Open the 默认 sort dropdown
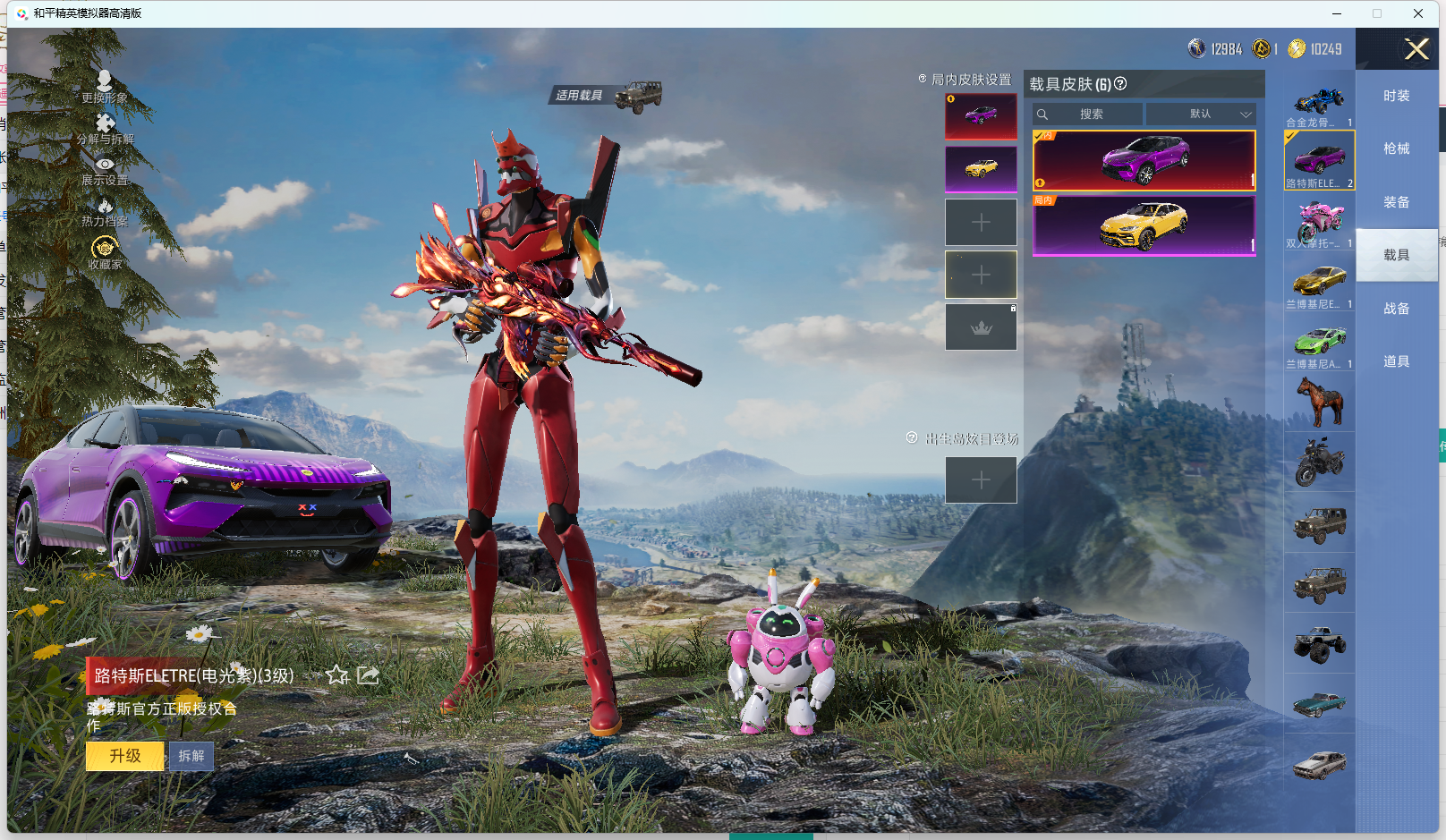1446x840 pixels. tap(1201, 115)
